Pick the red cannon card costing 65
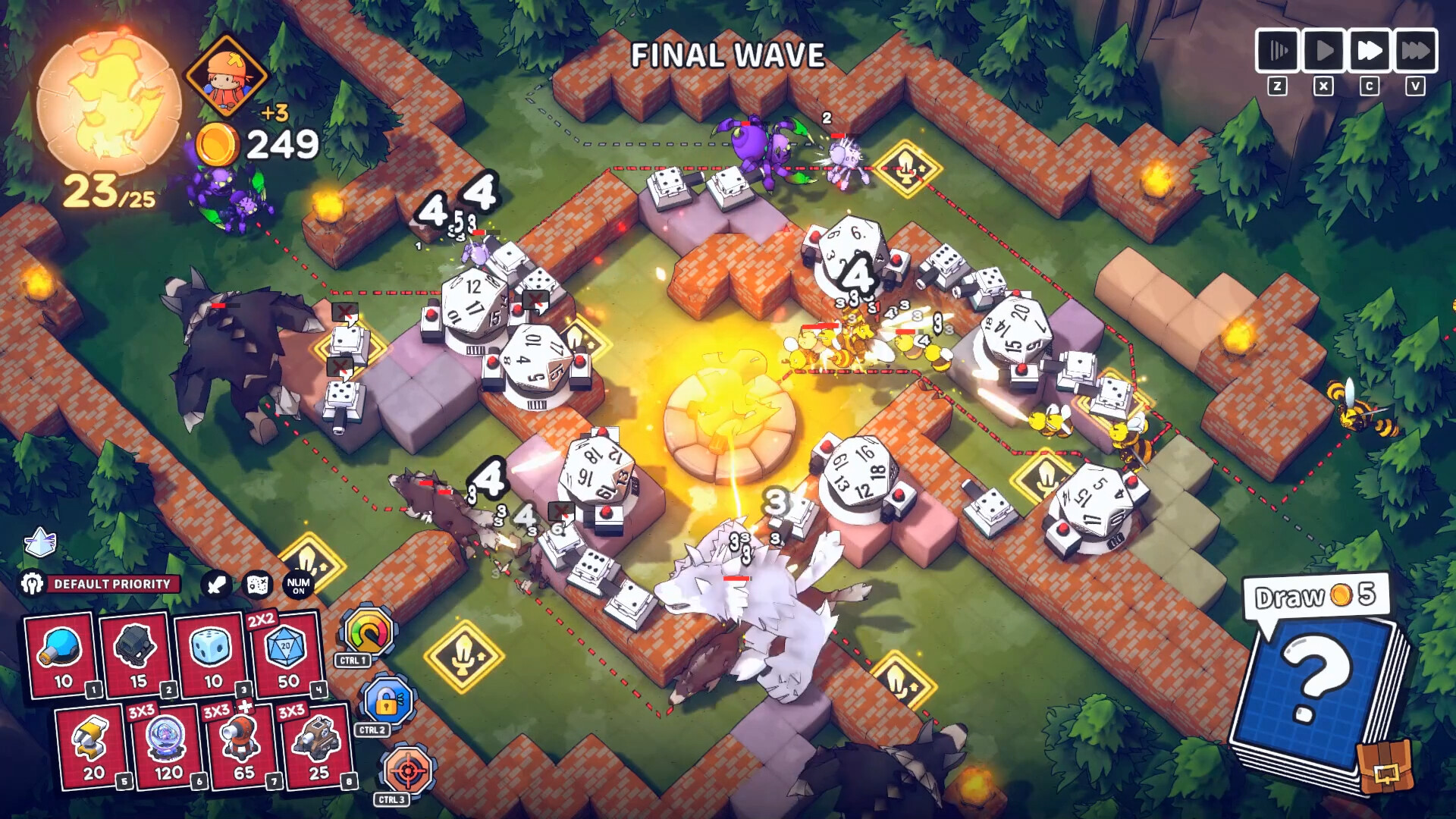This screenshot has width=1456, height=819. (x=243, y=747)
